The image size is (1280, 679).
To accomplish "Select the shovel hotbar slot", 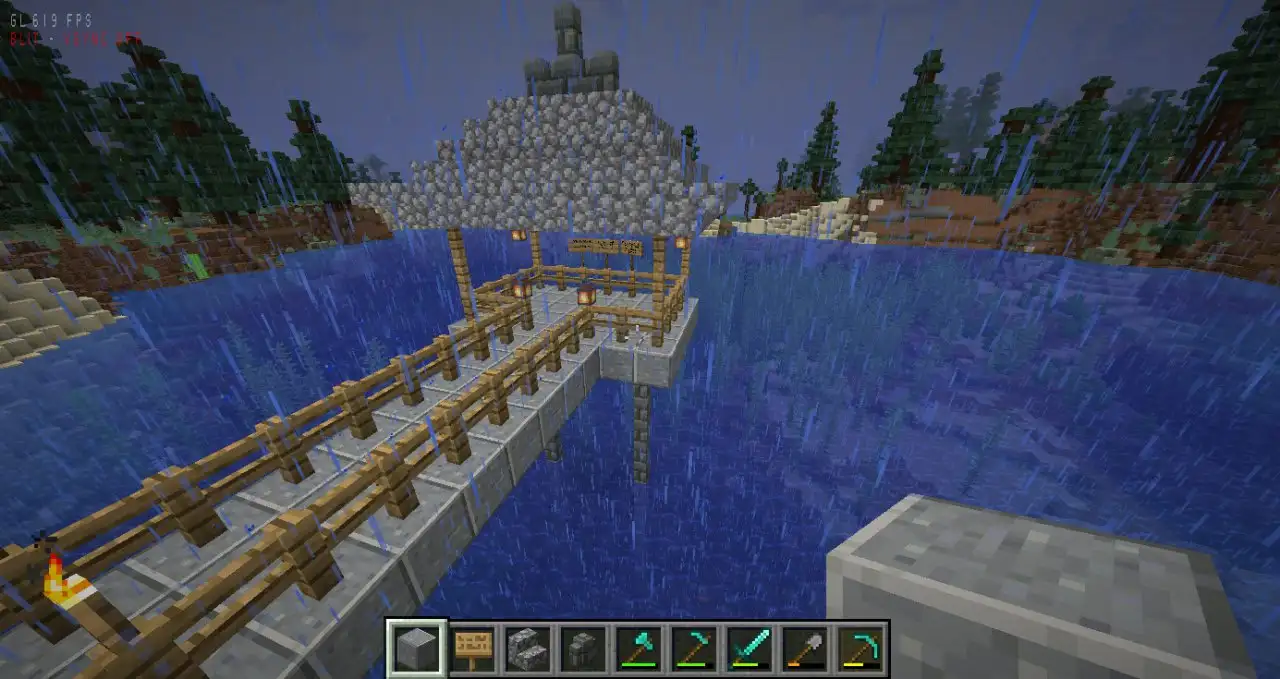I will pos(802,648).
